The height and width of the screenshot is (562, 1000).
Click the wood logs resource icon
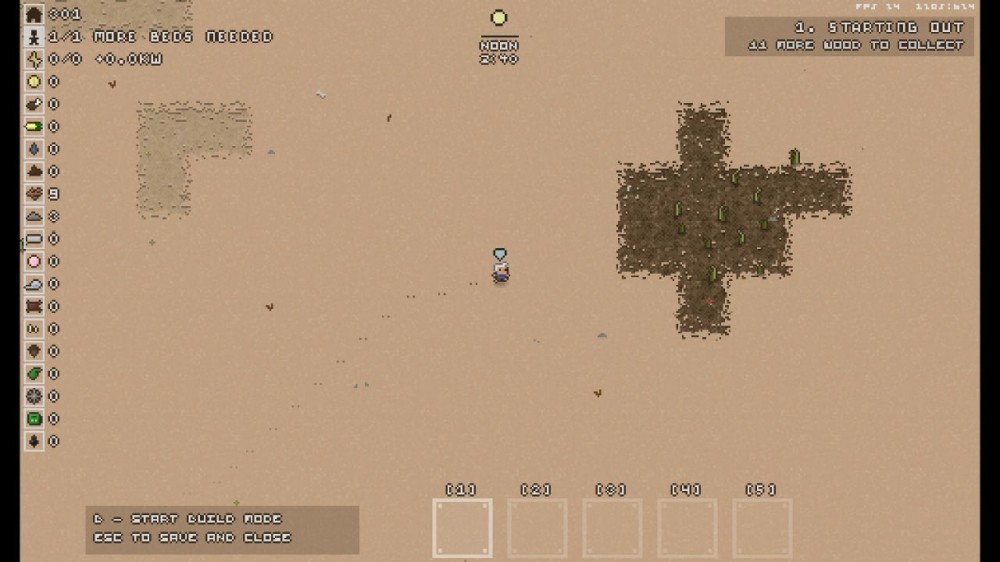coord(34,194)
